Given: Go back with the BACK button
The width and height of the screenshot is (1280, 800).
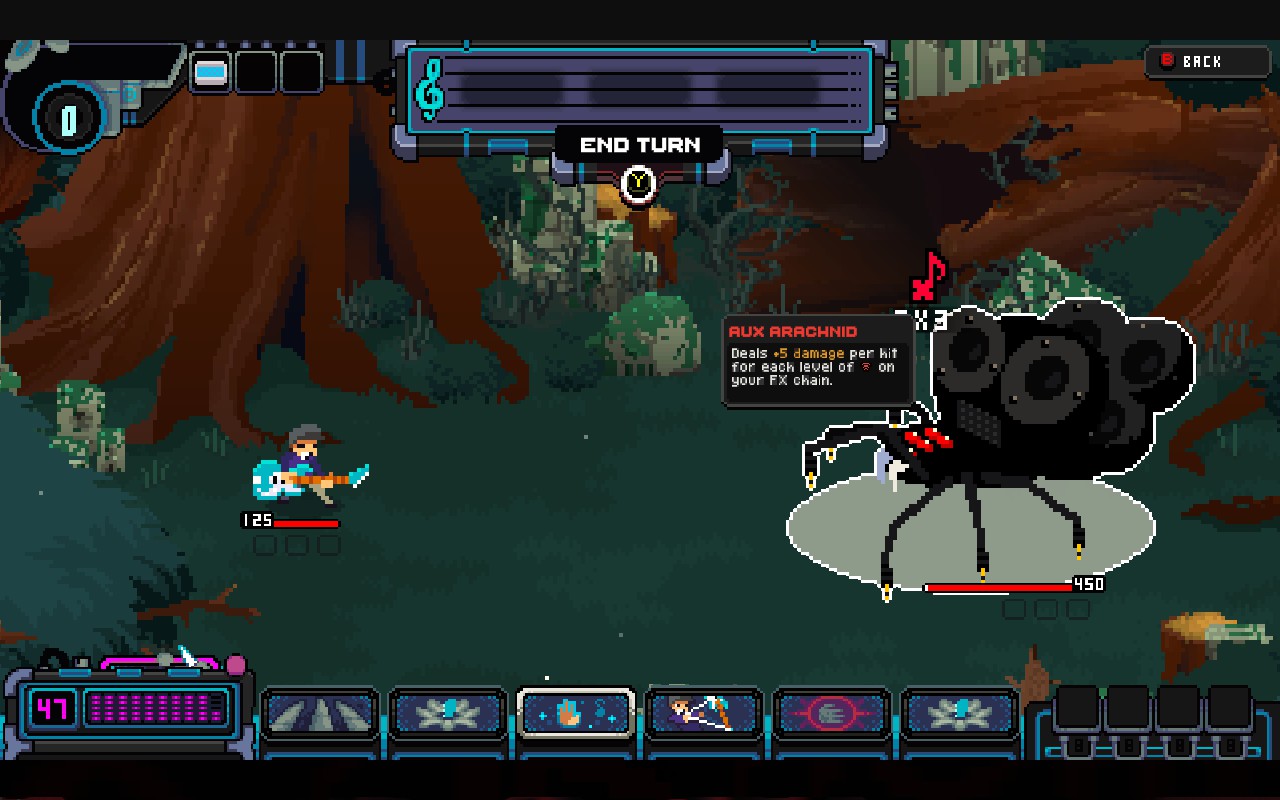Looking at the screenshot, I should (x=1207, y=62).
